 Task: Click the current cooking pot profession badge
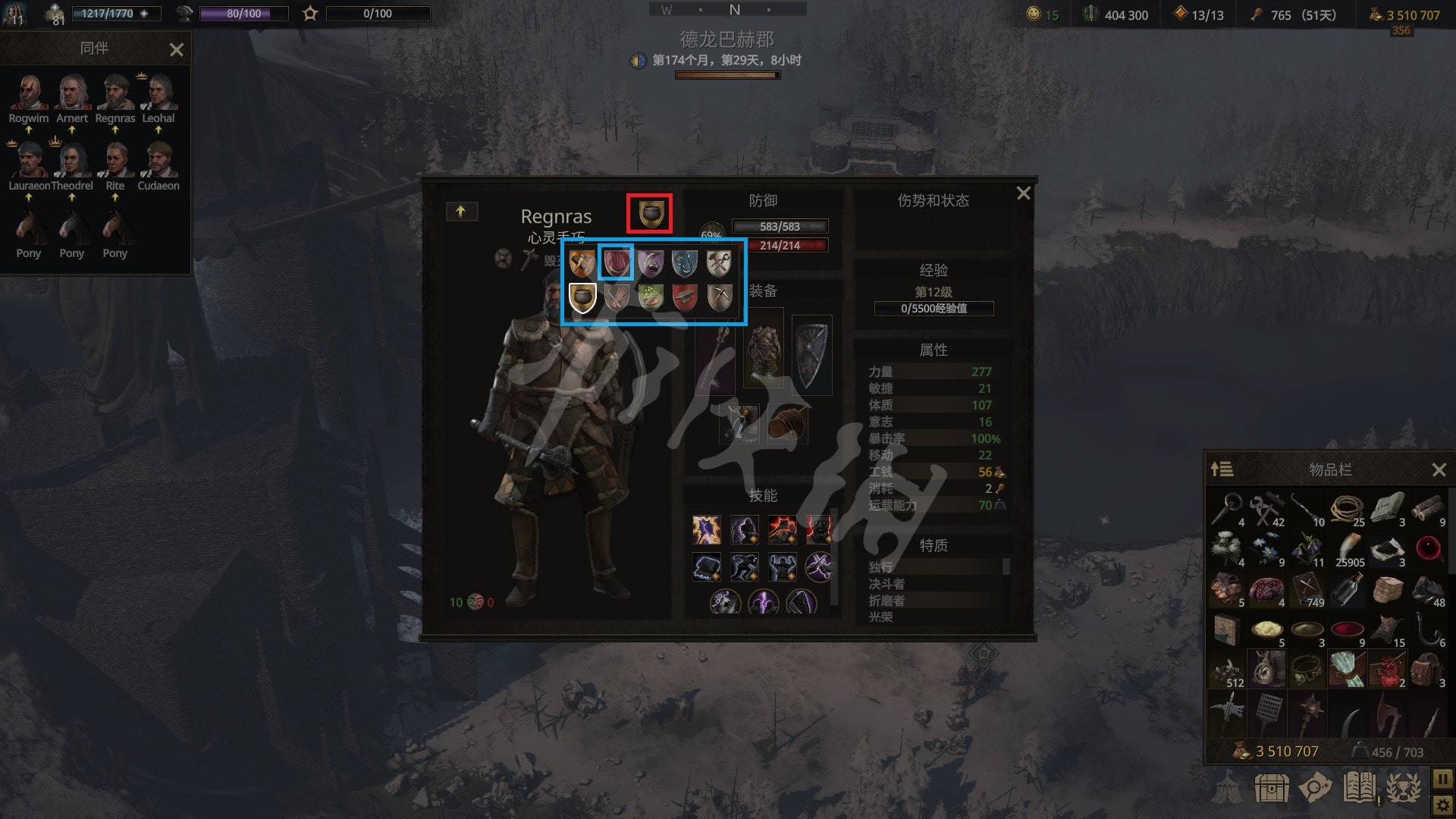(649, 213)
